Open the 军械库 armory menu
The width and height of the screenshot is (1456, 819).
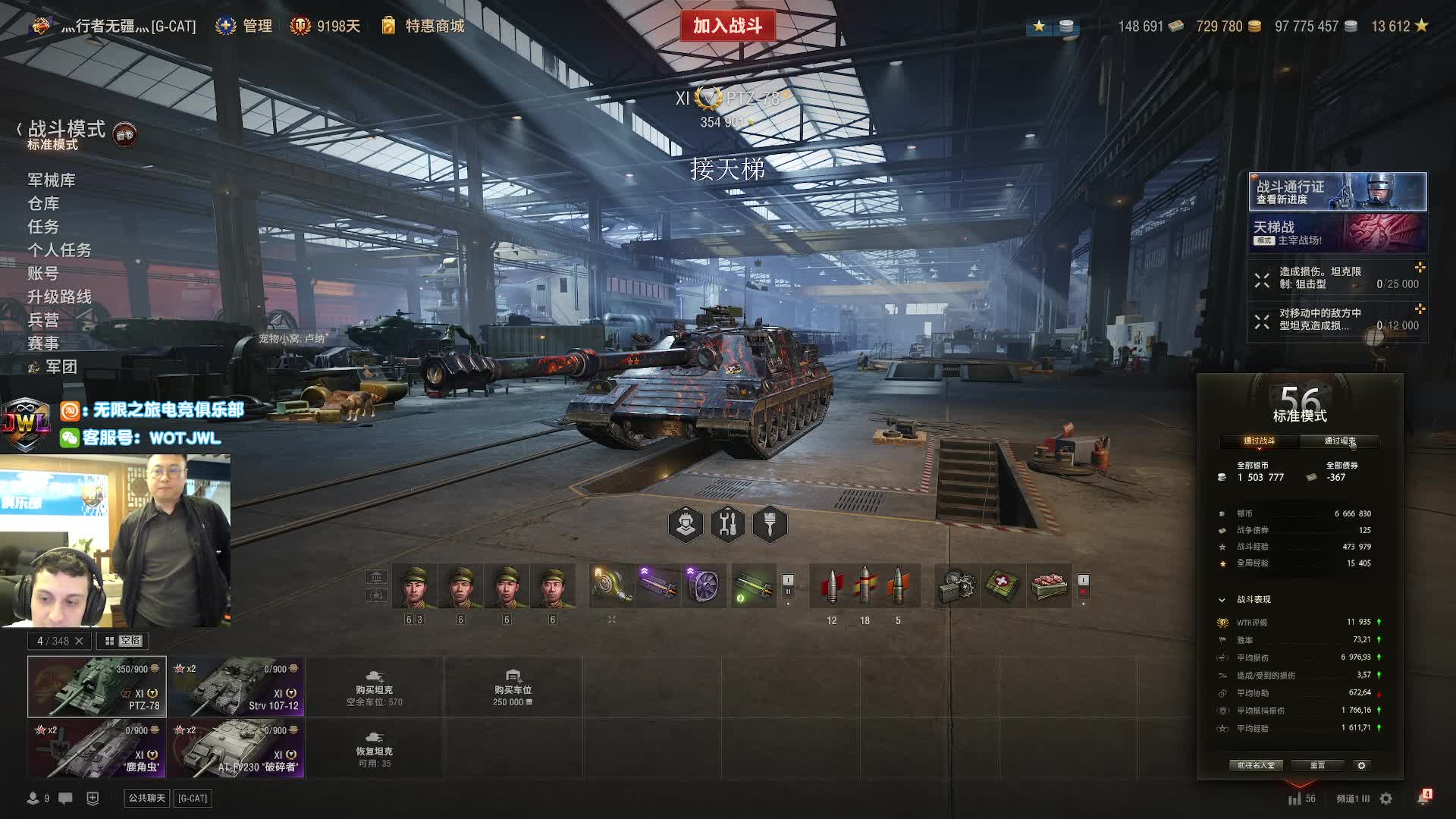52,180
